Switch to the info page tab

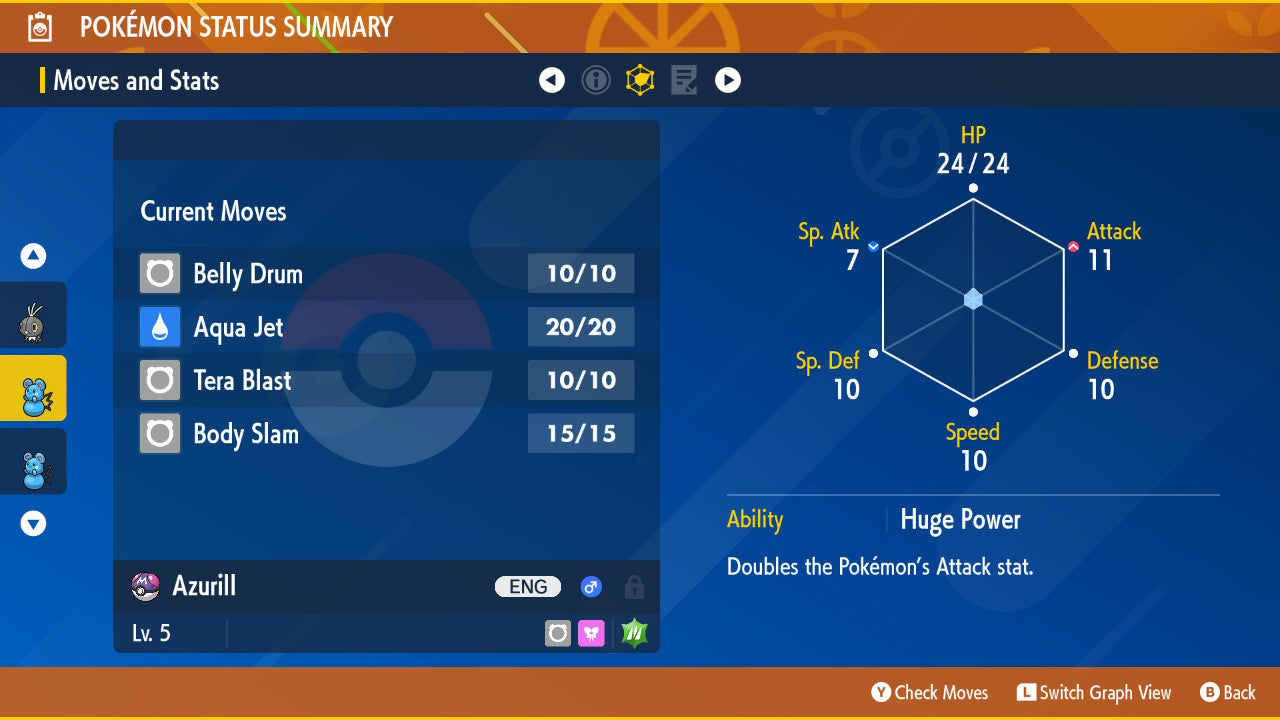[596, 80]
